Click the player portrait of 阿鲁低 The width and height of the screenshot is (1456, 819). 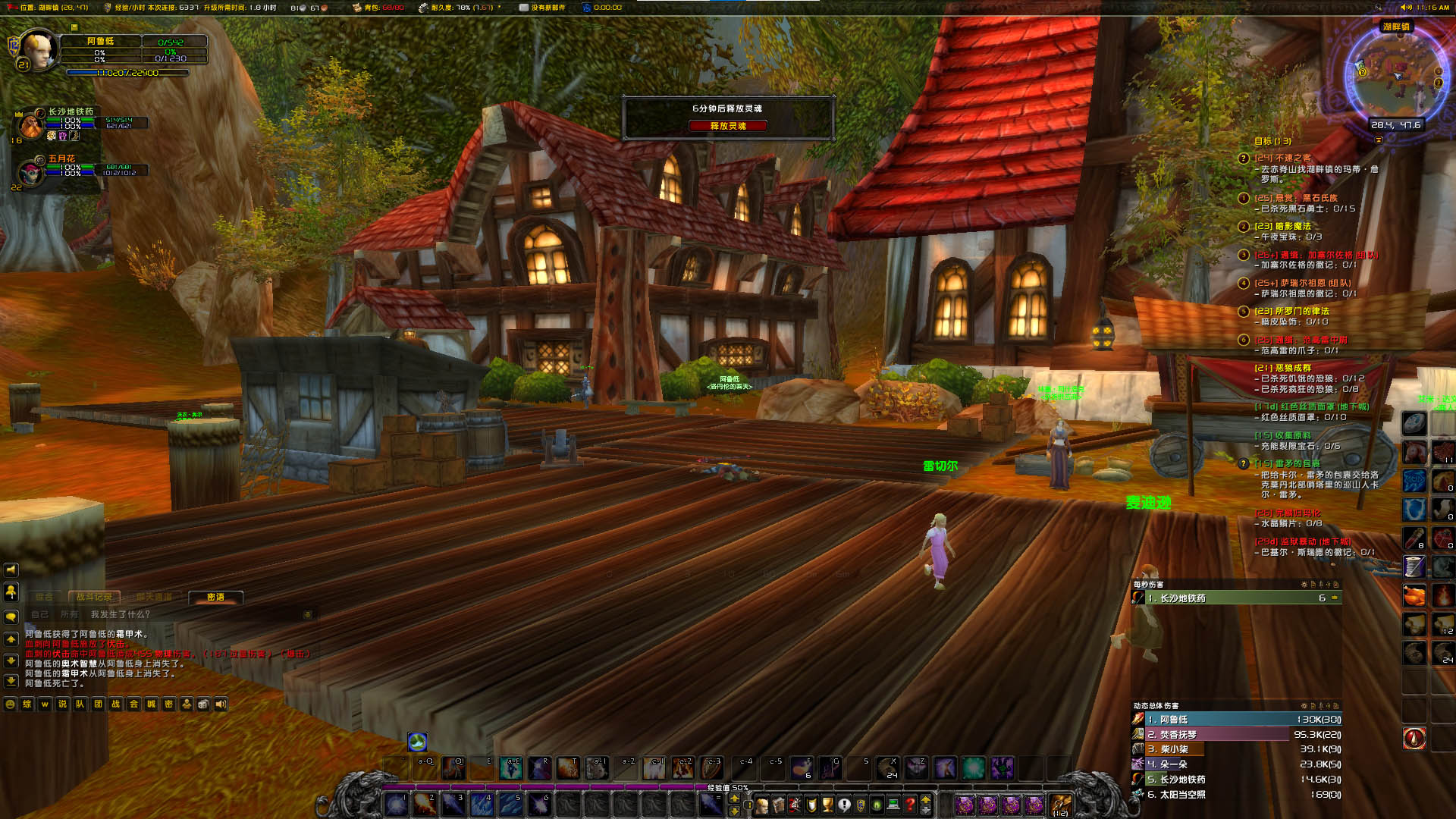click(x=38, y=50)
